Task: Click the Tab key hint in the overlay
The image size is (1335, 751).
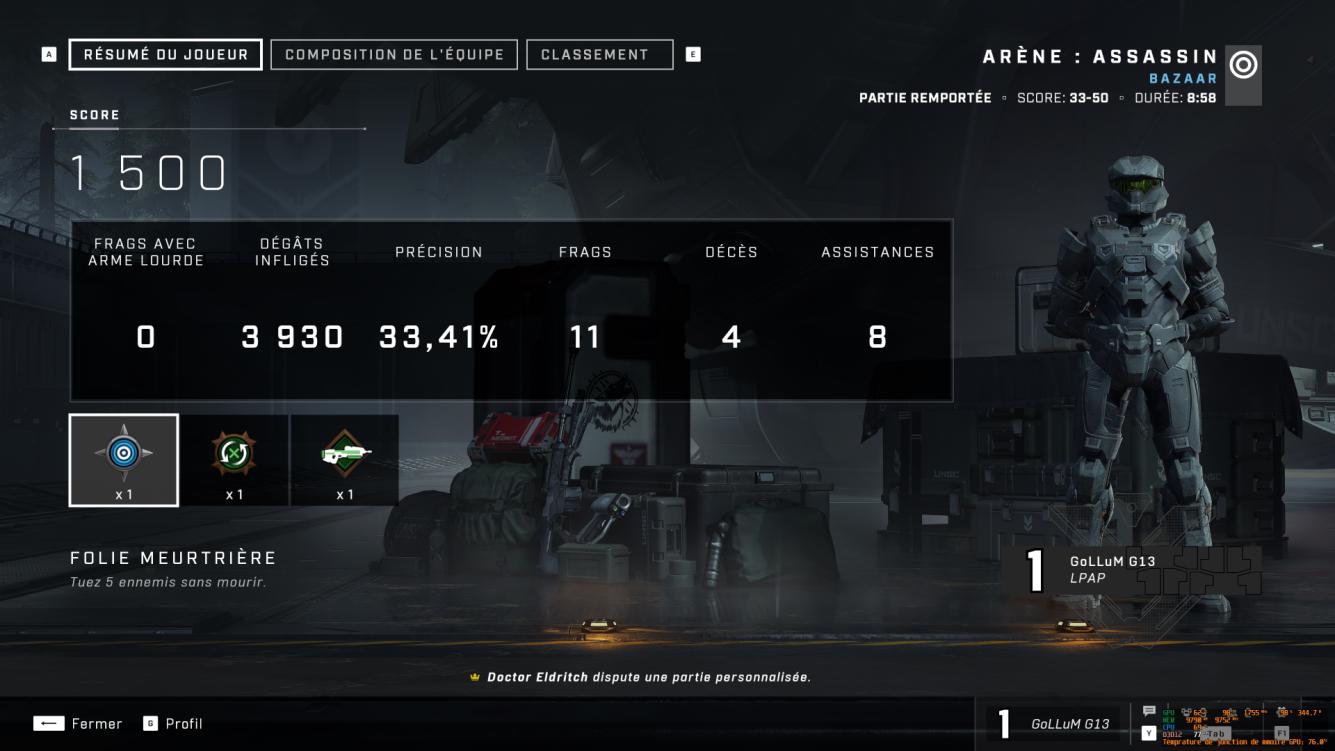Action: click(x=1215, y=733)
